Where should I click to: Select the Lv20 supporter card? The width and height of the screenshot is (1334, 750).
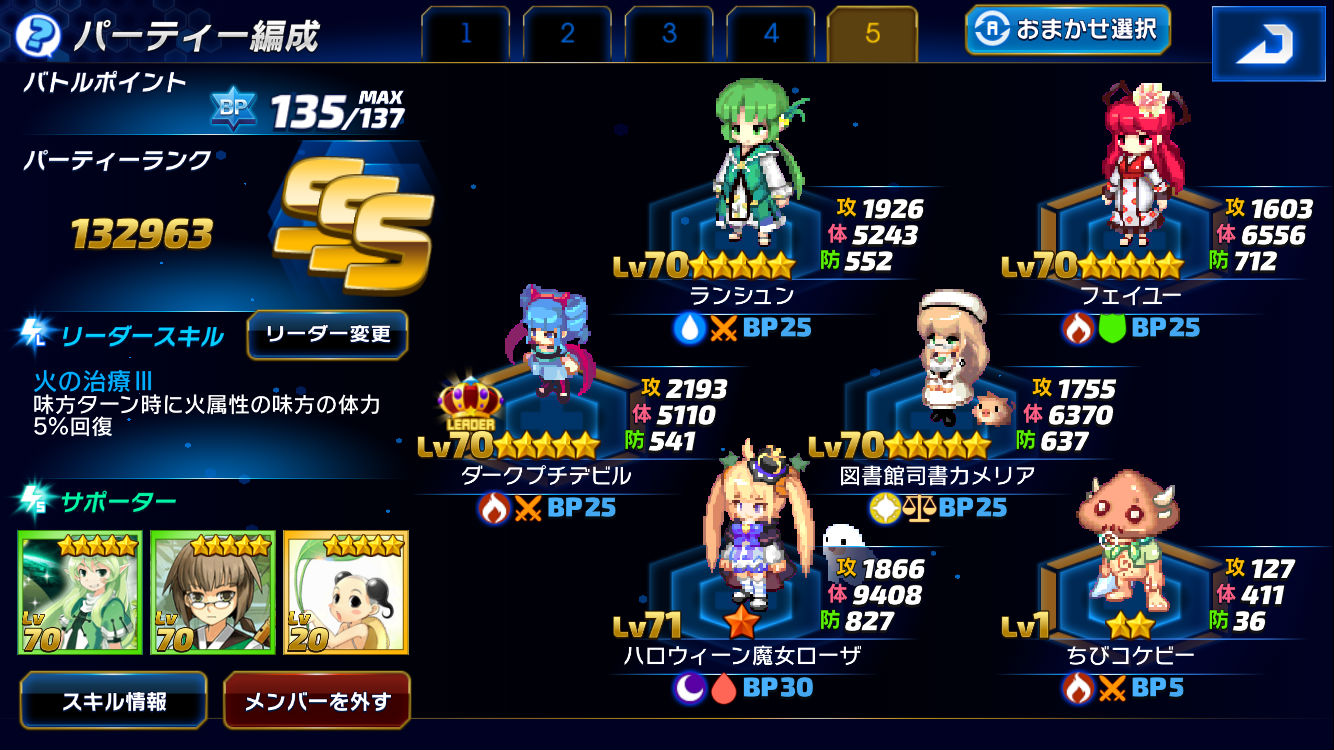(346, 592)
